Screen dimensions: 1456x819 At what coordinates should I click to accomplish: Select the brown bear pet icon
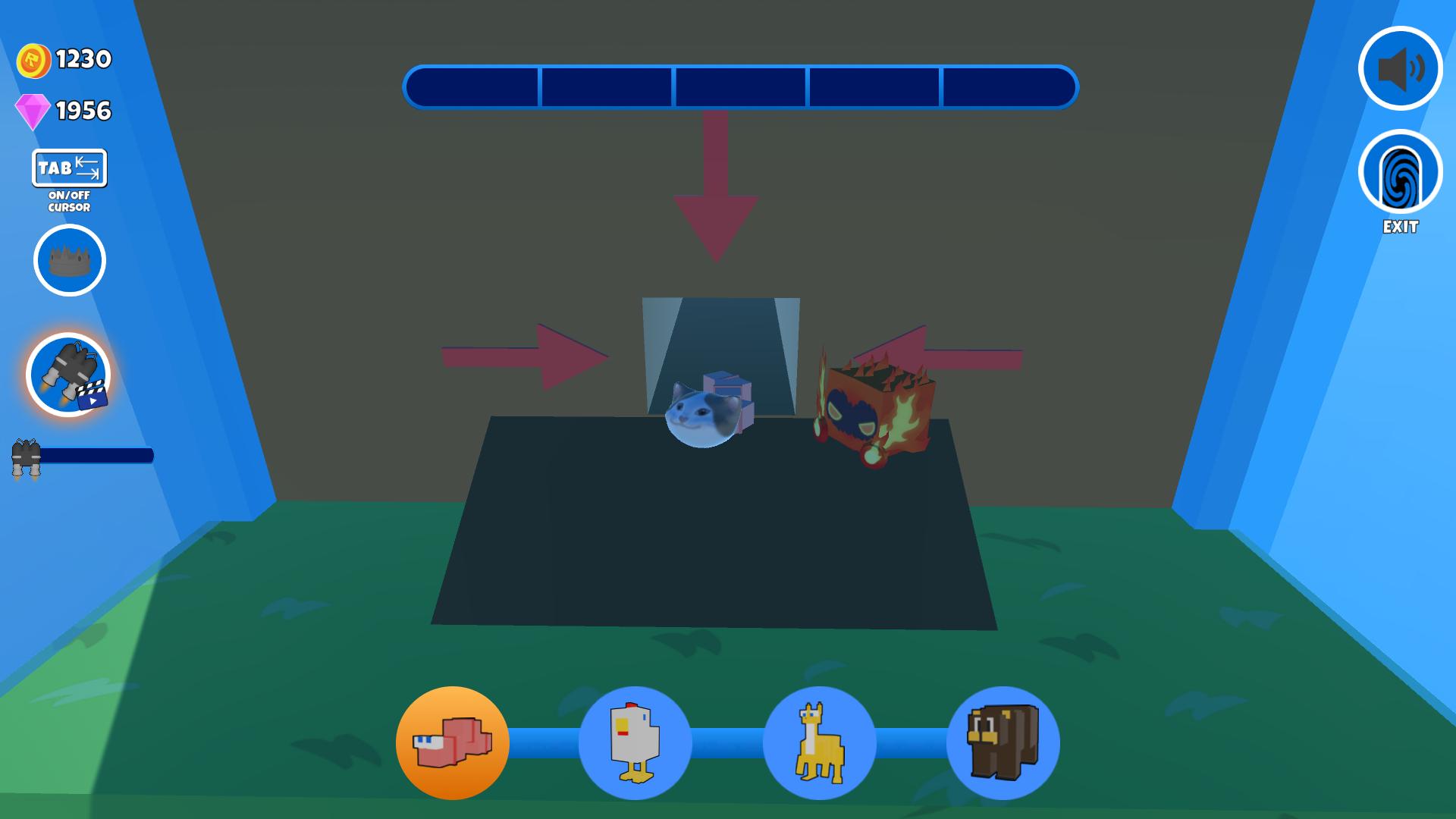[x=1001, y=744]
